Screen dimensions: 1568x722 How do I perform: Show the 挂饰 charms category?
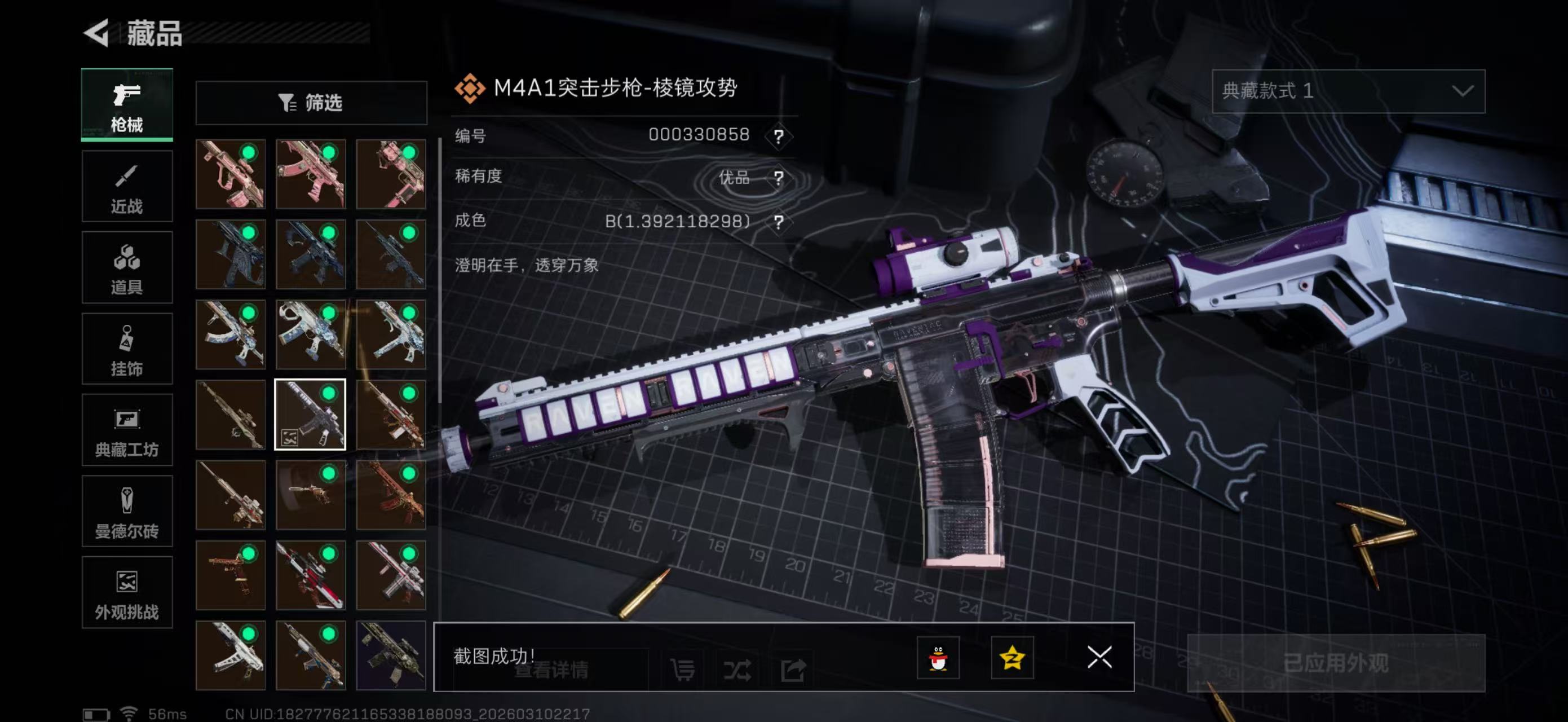127,349
